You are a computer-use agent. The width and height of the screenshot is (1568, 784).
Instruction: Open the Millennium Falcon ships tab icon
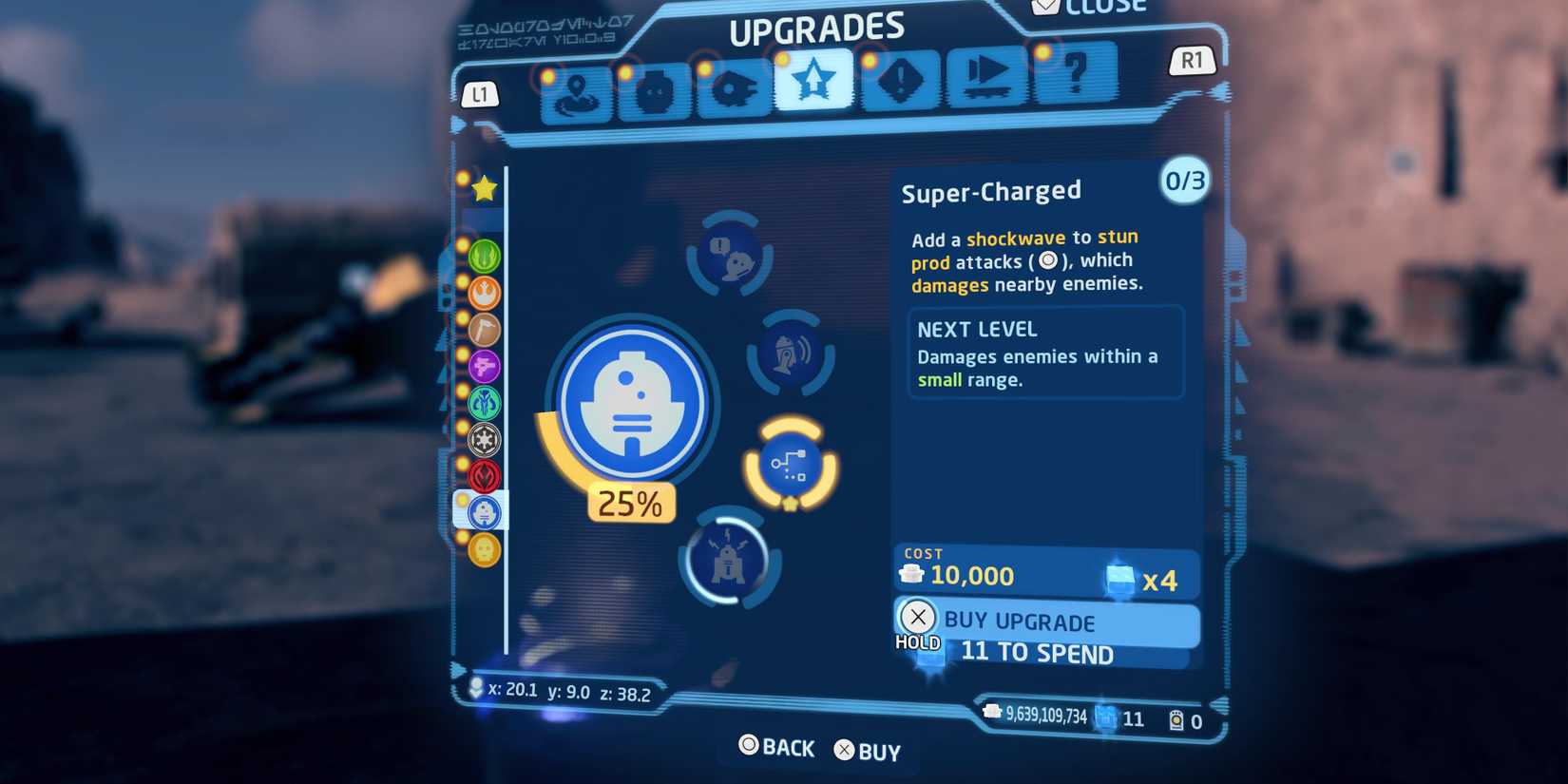734,90
